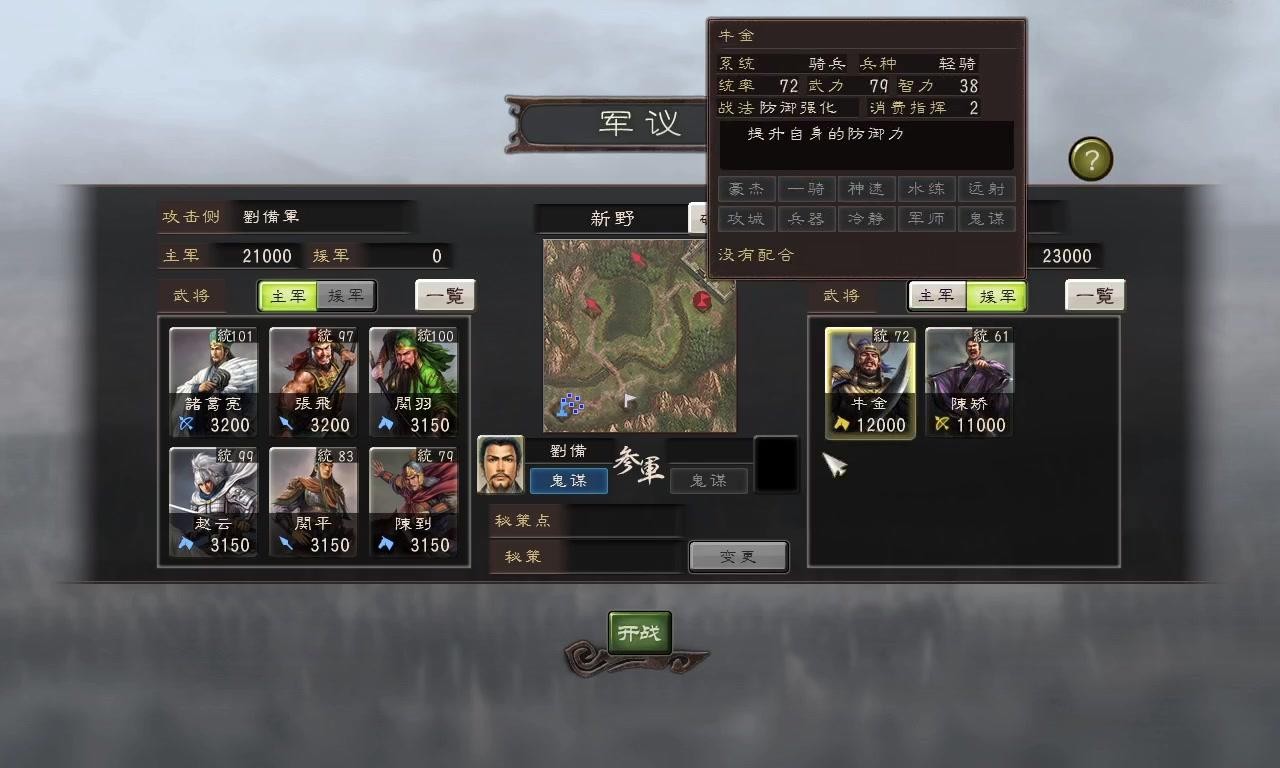Click the 陳到 officer card
This screenshot has height=768, width=1280.
(413, 502)
